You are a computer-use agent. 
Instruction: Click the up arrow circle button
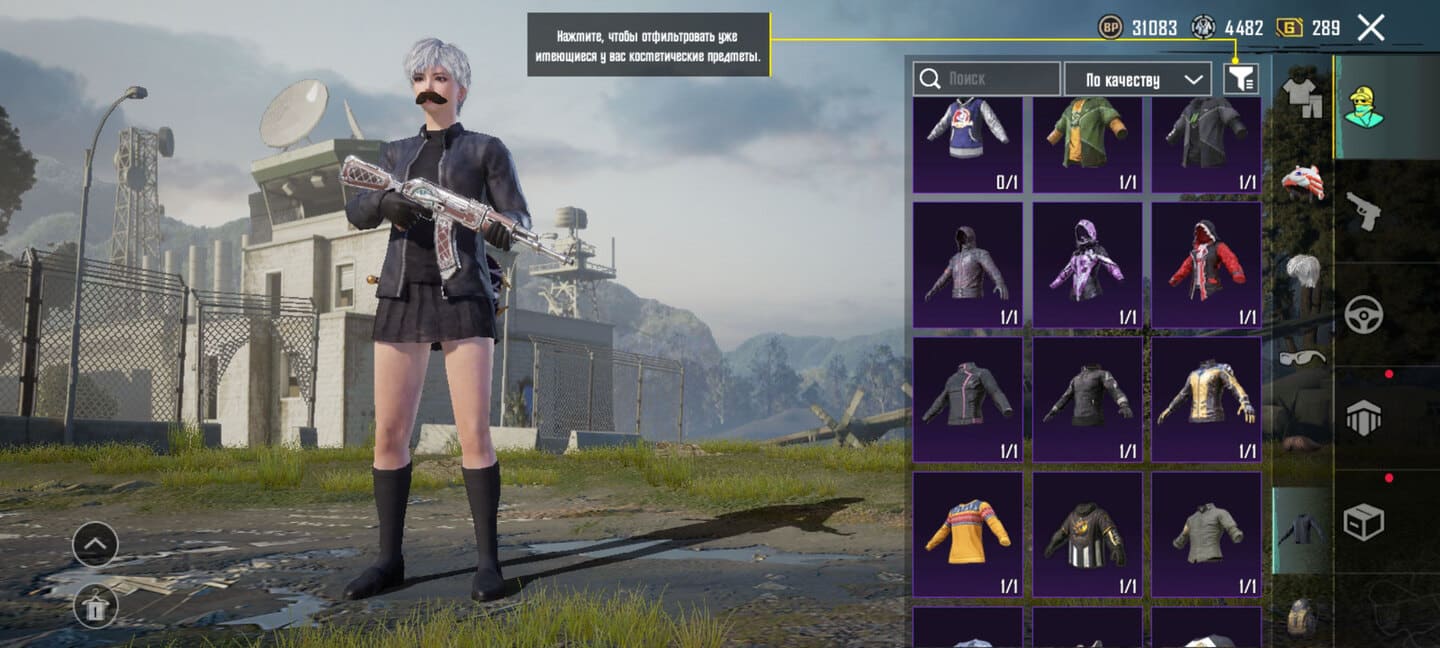point(95,545)
